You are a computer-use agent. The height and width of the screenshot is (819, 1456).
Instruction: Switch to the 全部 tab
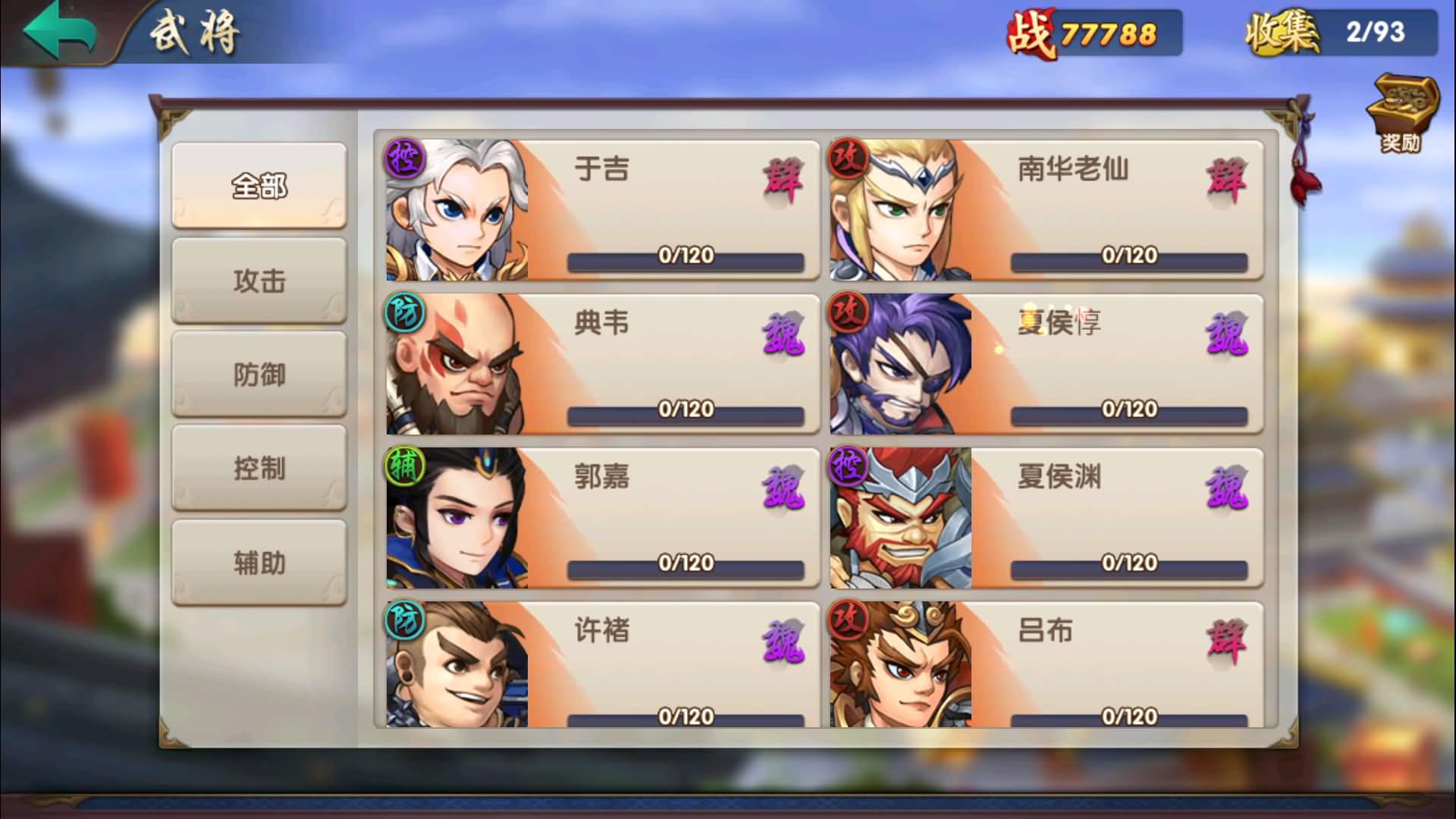pyautogui.click(x=259, y=186)
